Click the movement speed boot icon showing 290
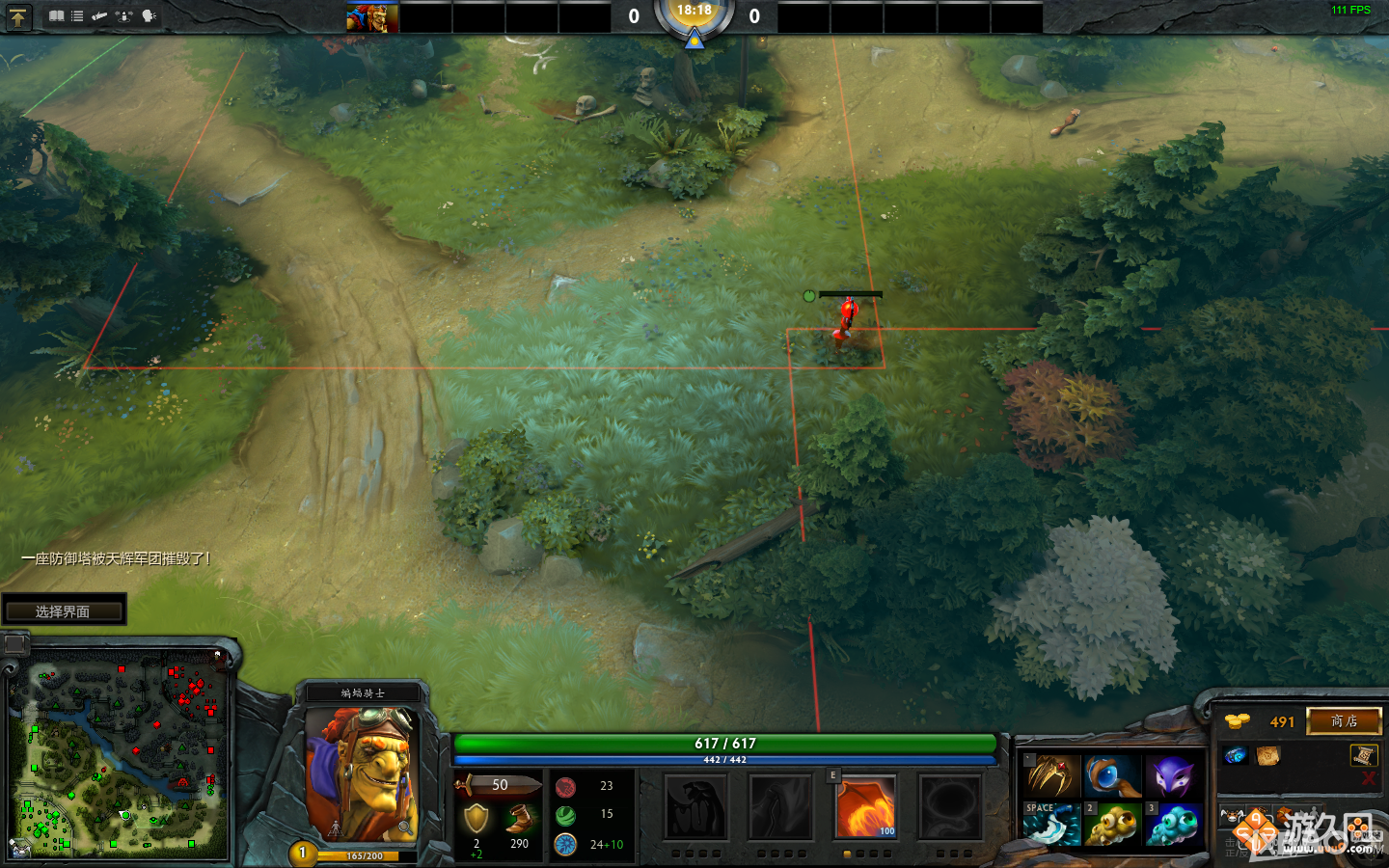The width and height of the screenshot is (1389, 868). coord(518,814)
